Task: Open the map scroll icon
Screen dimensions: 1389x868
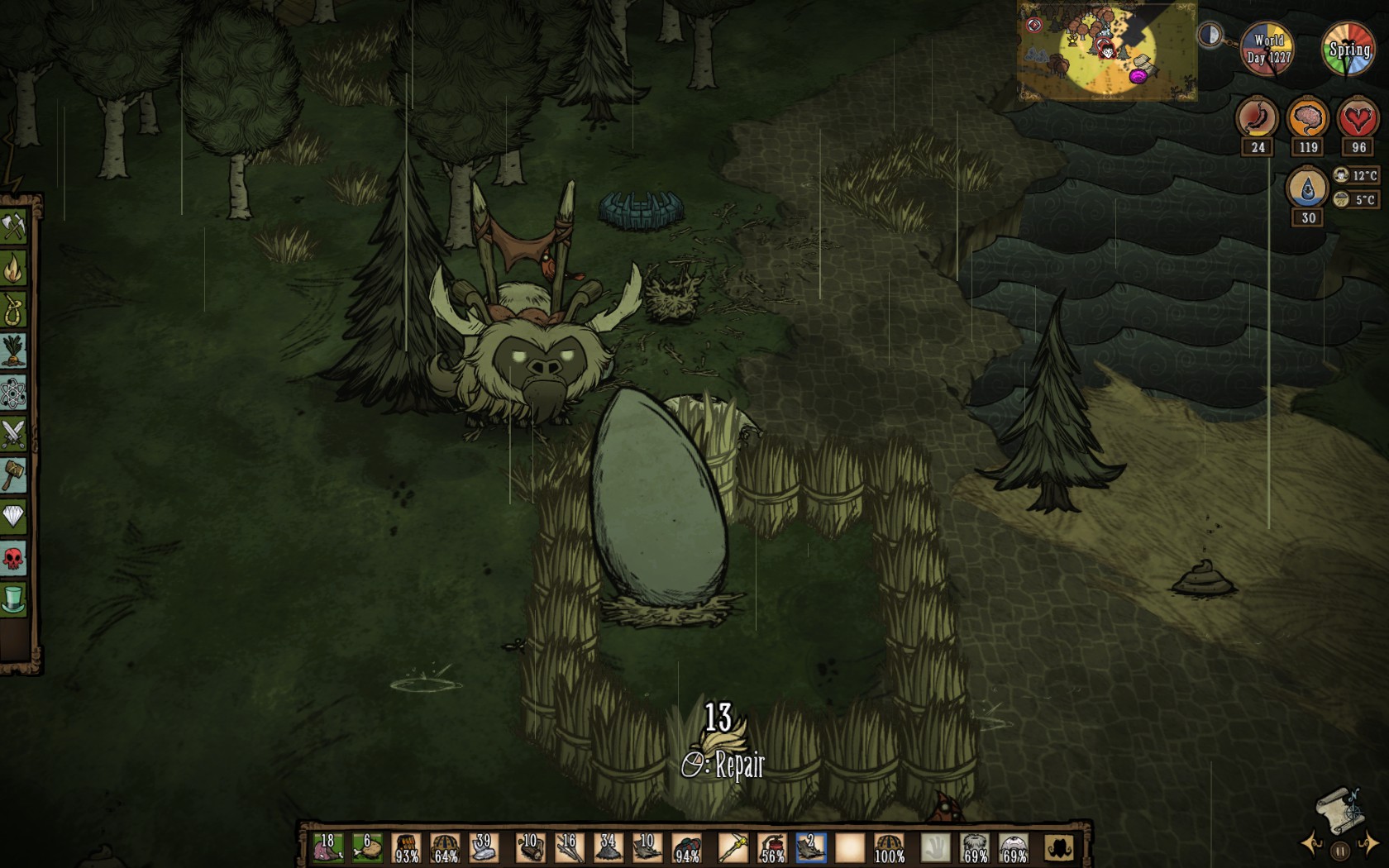Action: 1339,808
